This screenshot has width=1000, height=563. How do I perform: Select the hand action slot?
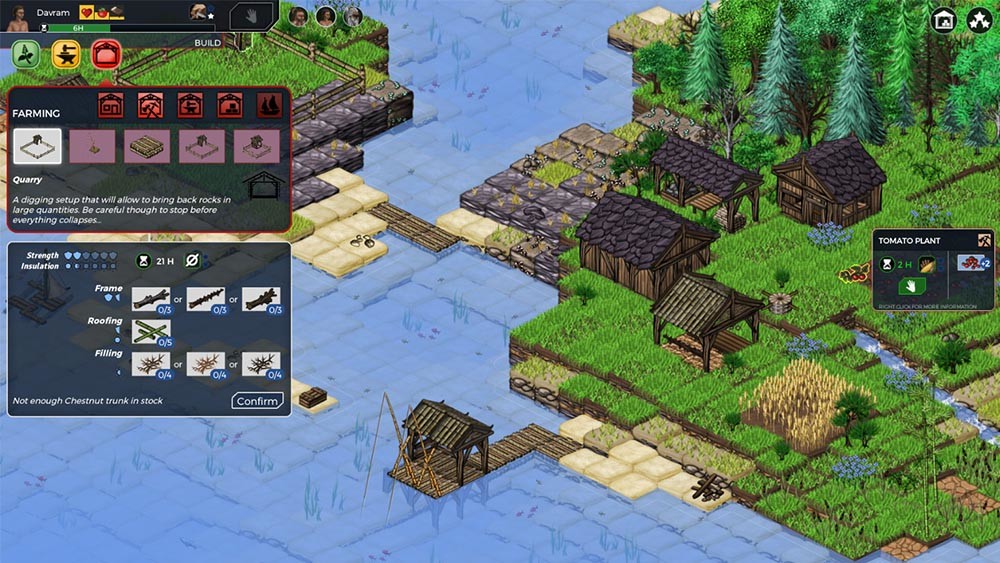pyautogui.click(x=251, y=17)
